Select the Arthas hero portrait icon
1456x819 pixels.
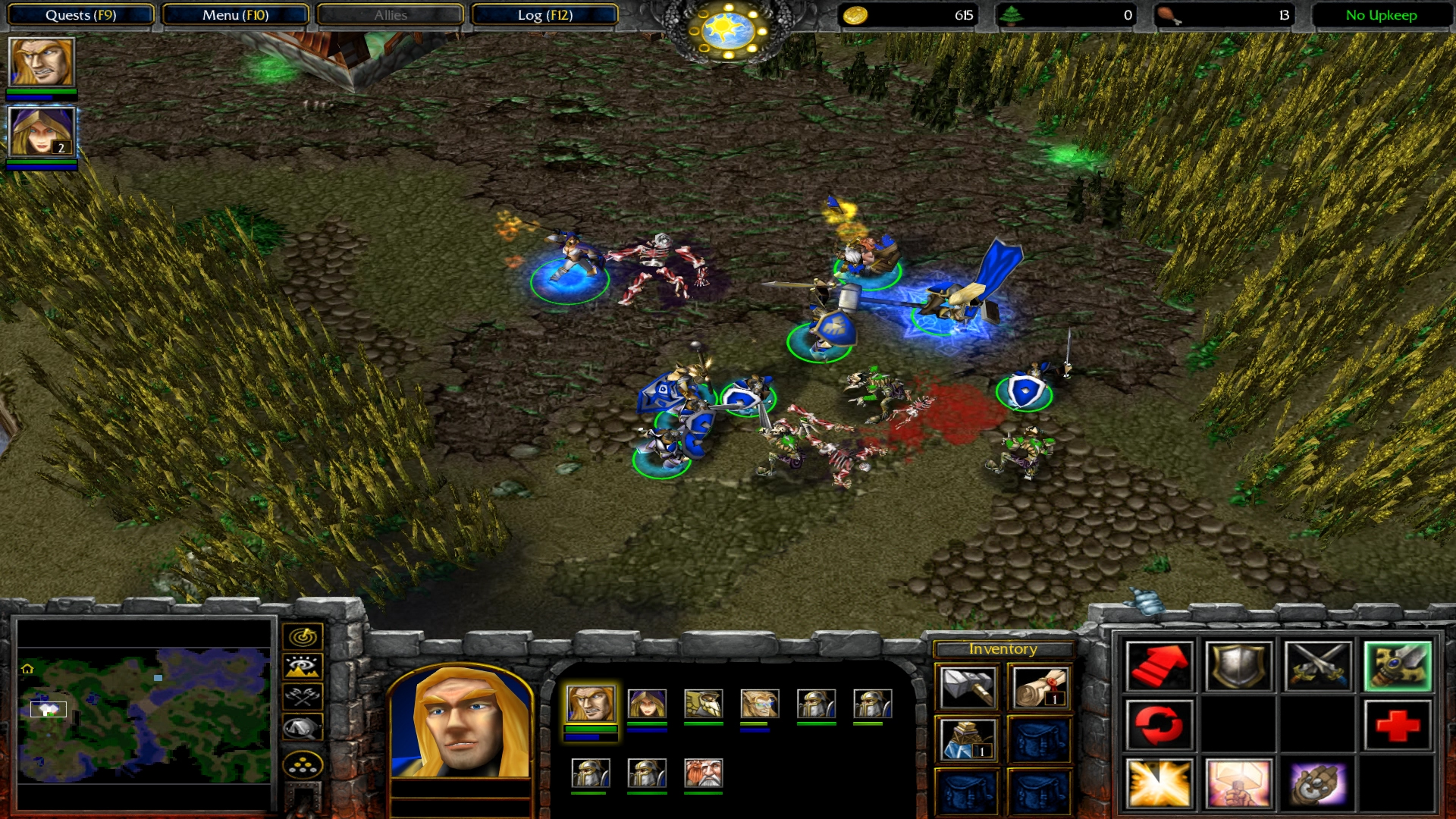pos(42,62)
